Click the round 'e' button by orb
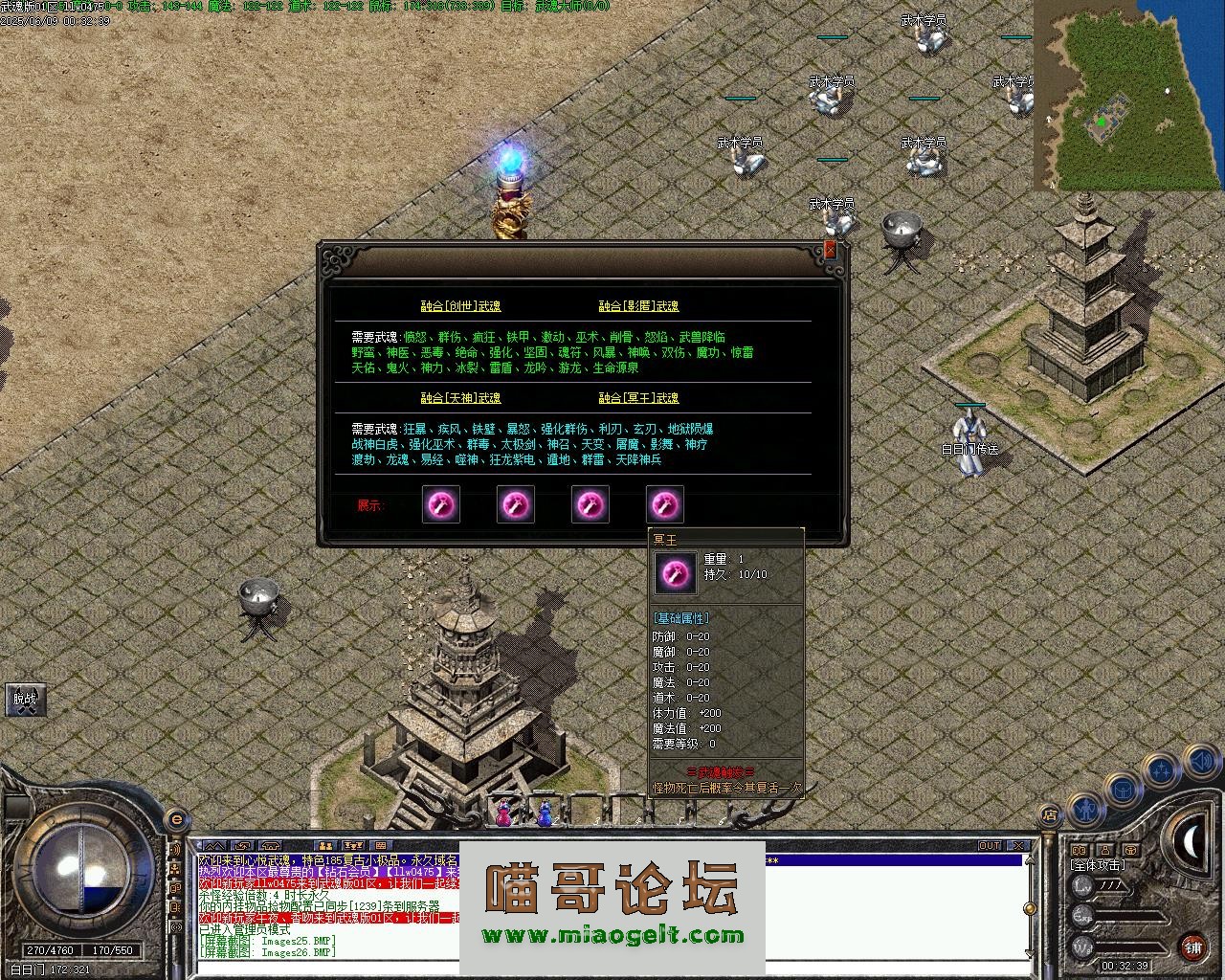Viewport: 1225px width, 980px height. click(176, 820)
